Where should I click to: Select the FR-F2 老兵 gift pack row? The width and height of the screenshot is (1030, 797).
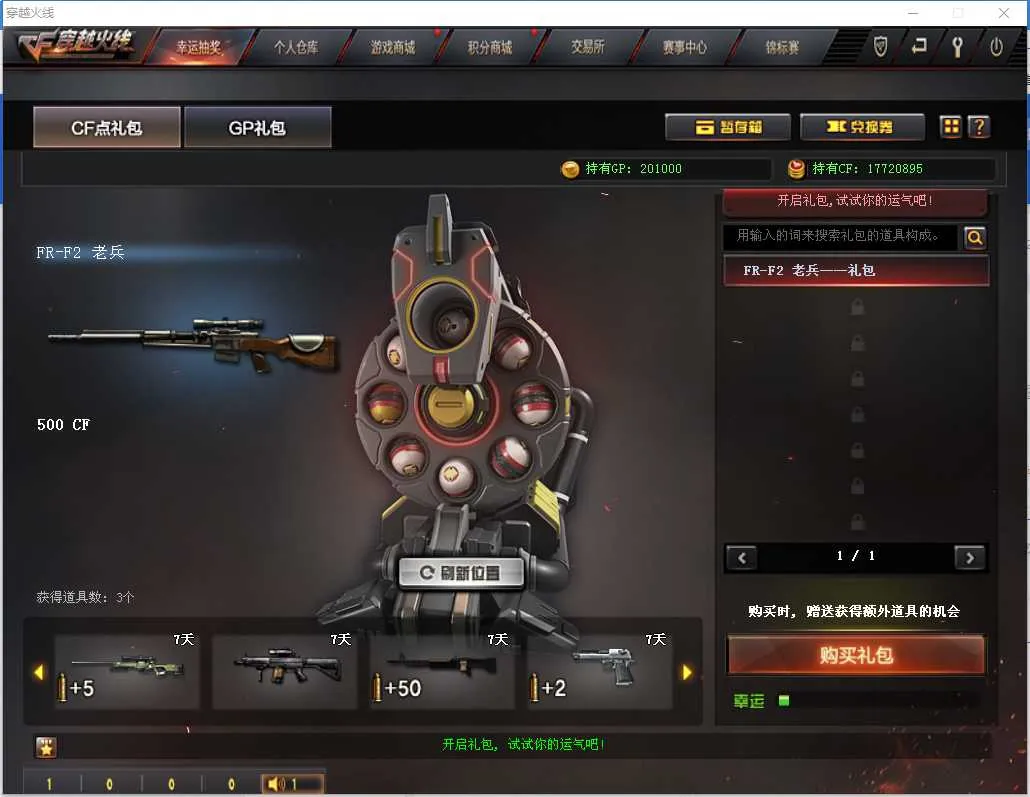coord(855,270)
